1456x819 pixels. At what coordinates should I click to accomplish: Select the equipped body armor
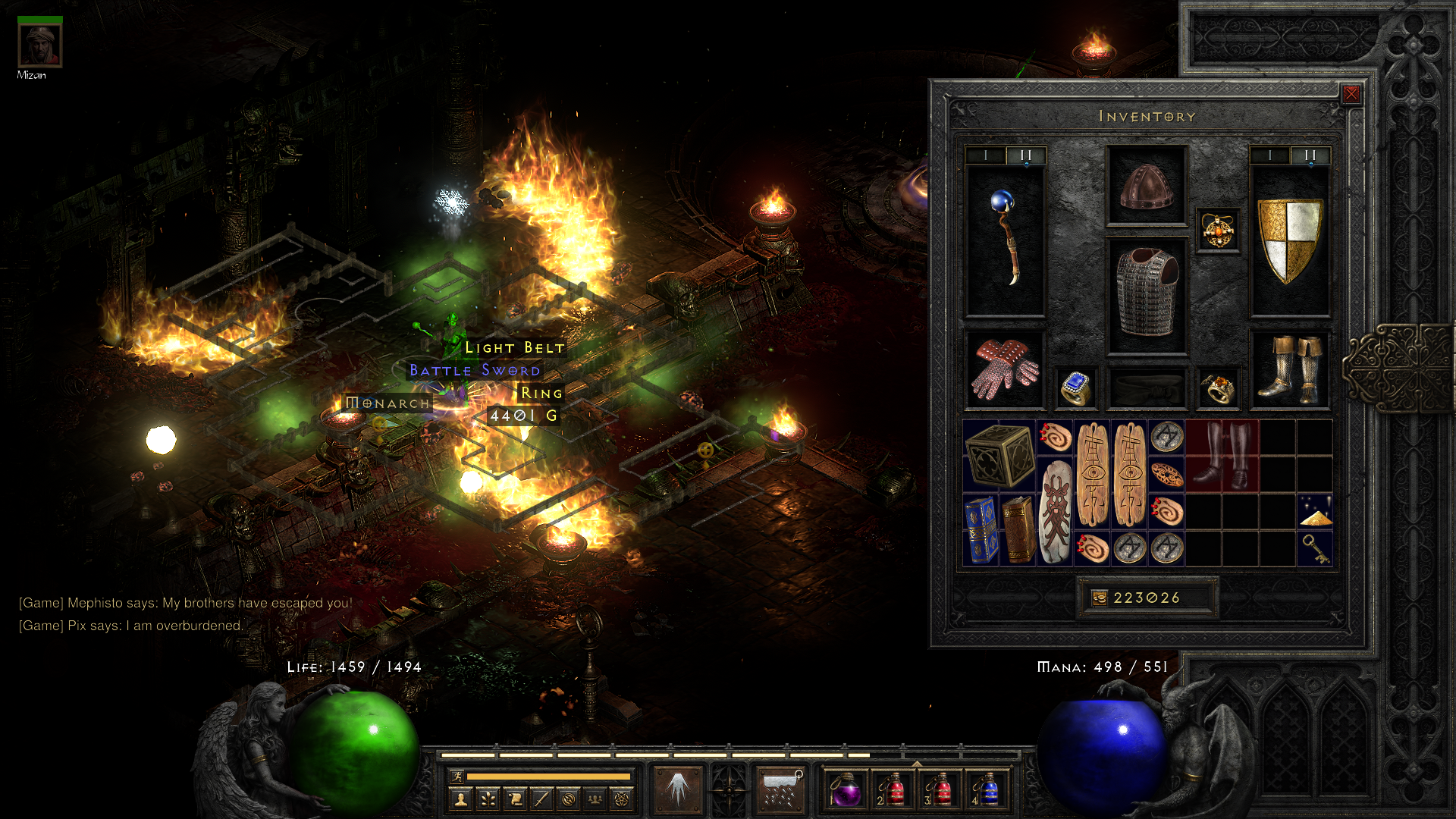(1146, 294)
